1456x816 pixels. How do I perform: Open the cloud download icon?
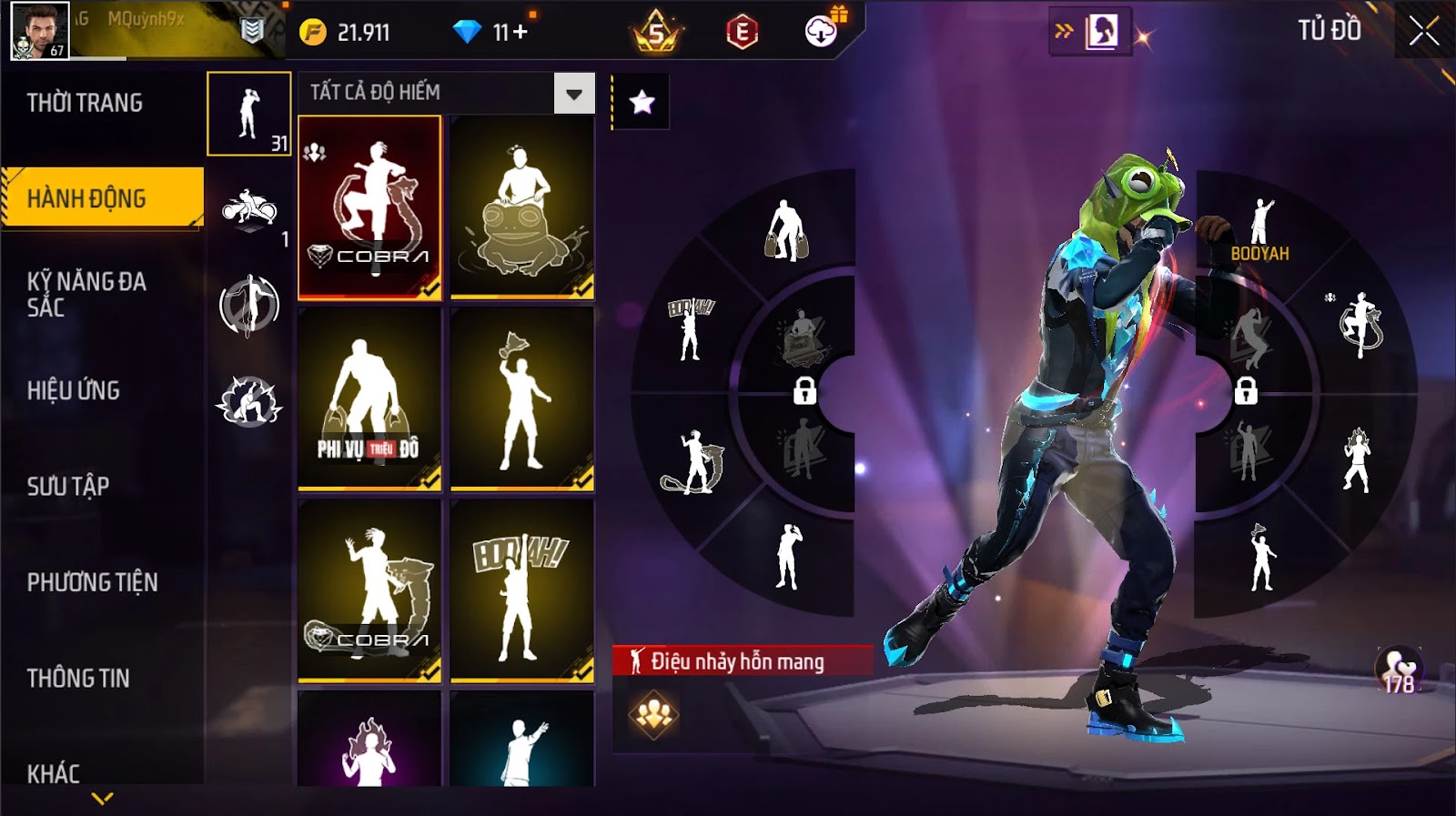coord(821,33)
